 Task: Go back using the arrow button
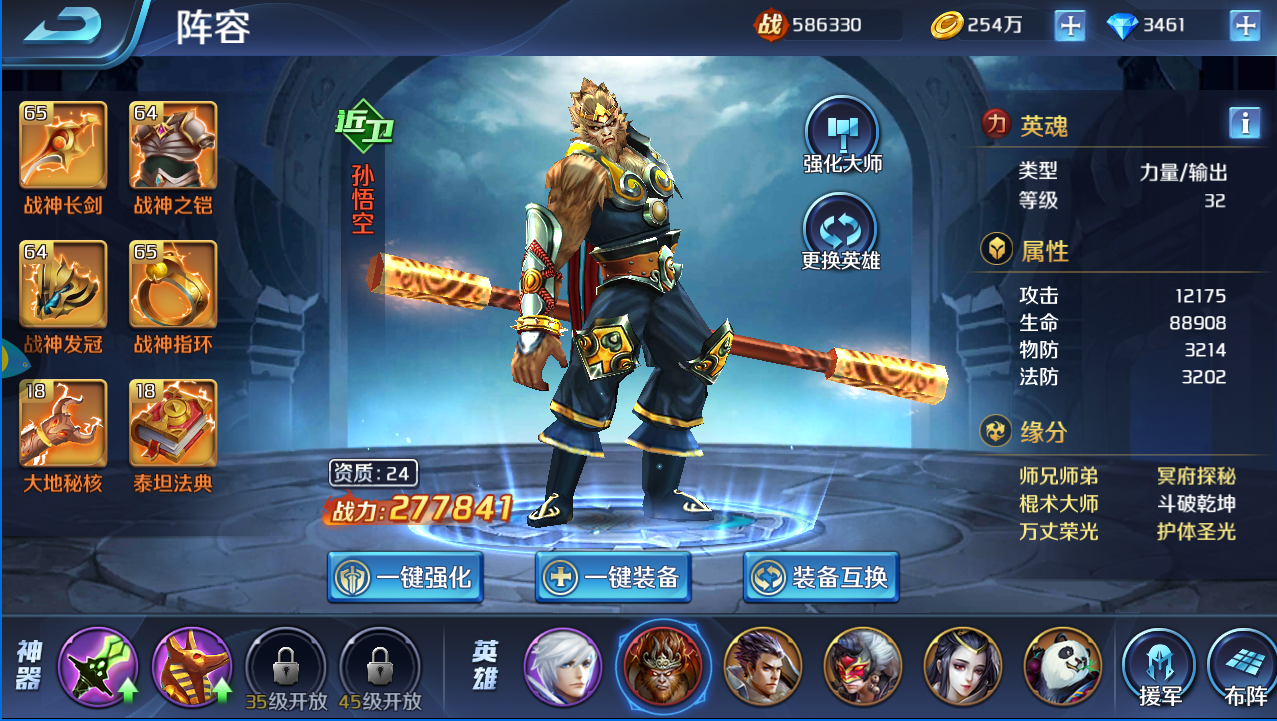62,25
